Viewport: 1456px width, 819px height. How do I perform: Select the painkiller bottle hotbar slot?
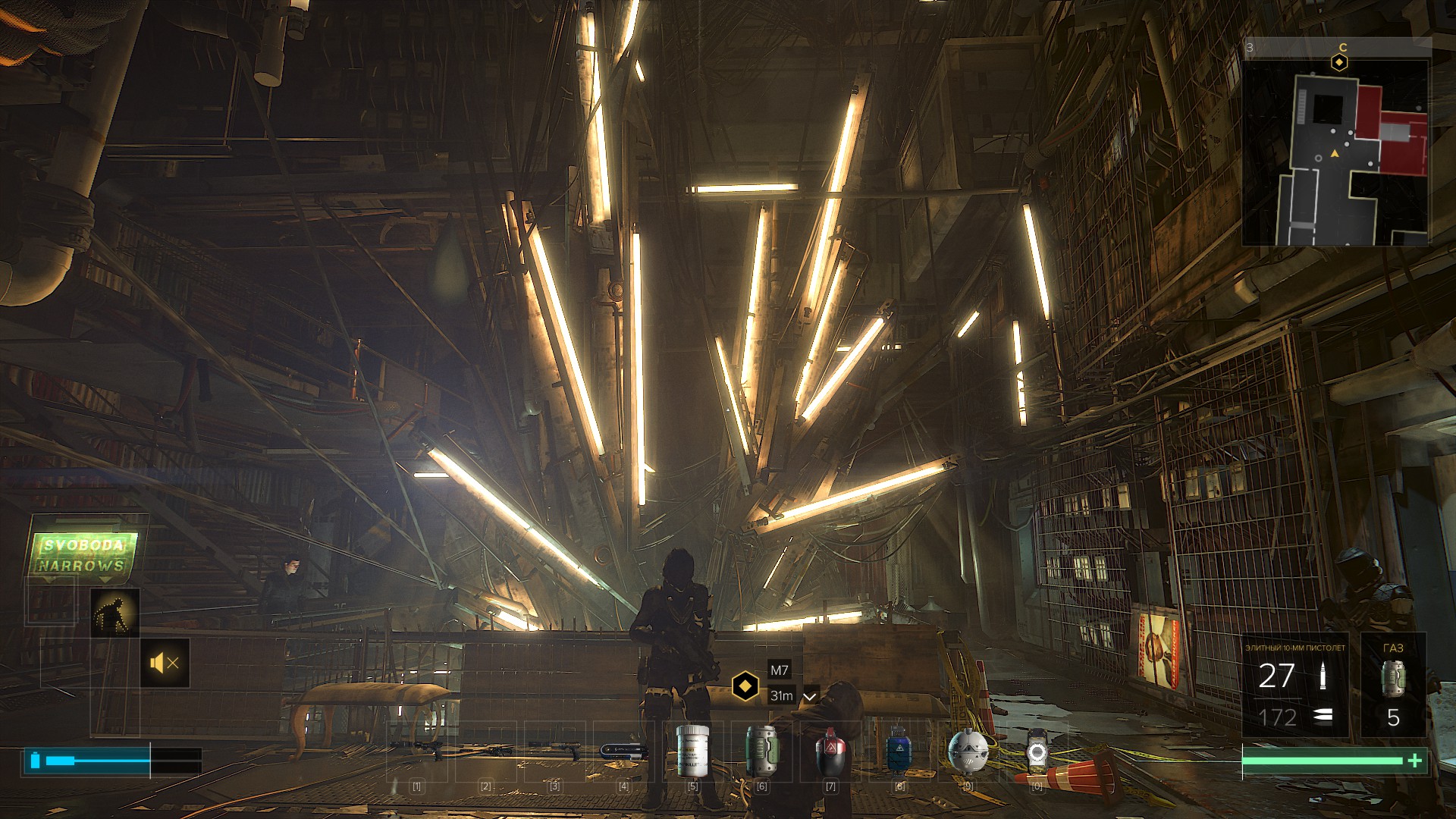[692, 751]
